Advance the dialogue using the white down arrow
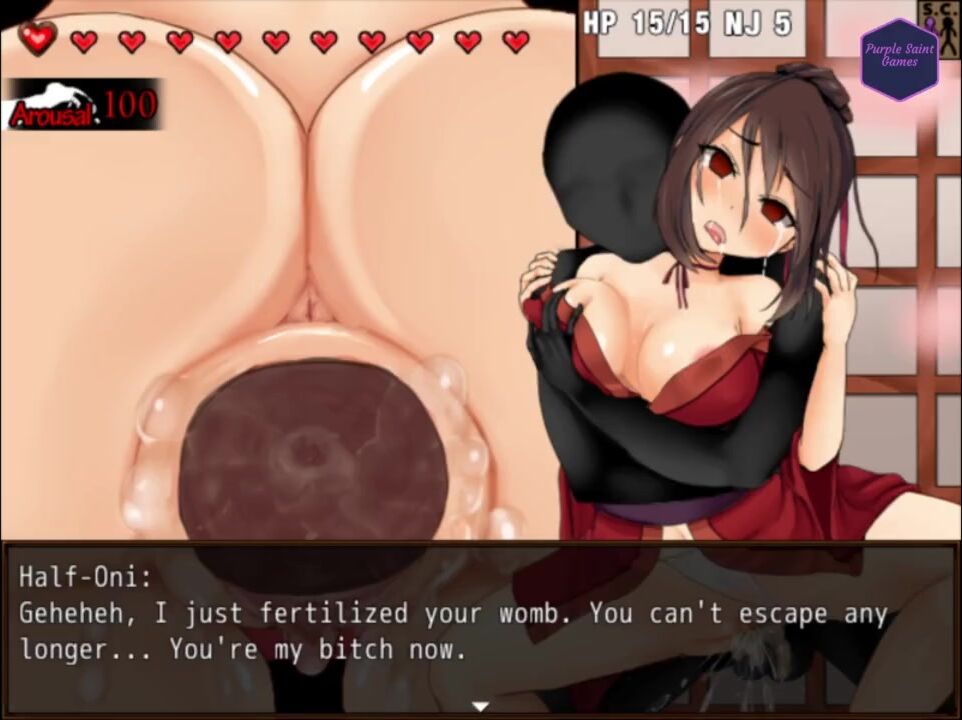The image size is (962, 720). click(x=481, y=706)
